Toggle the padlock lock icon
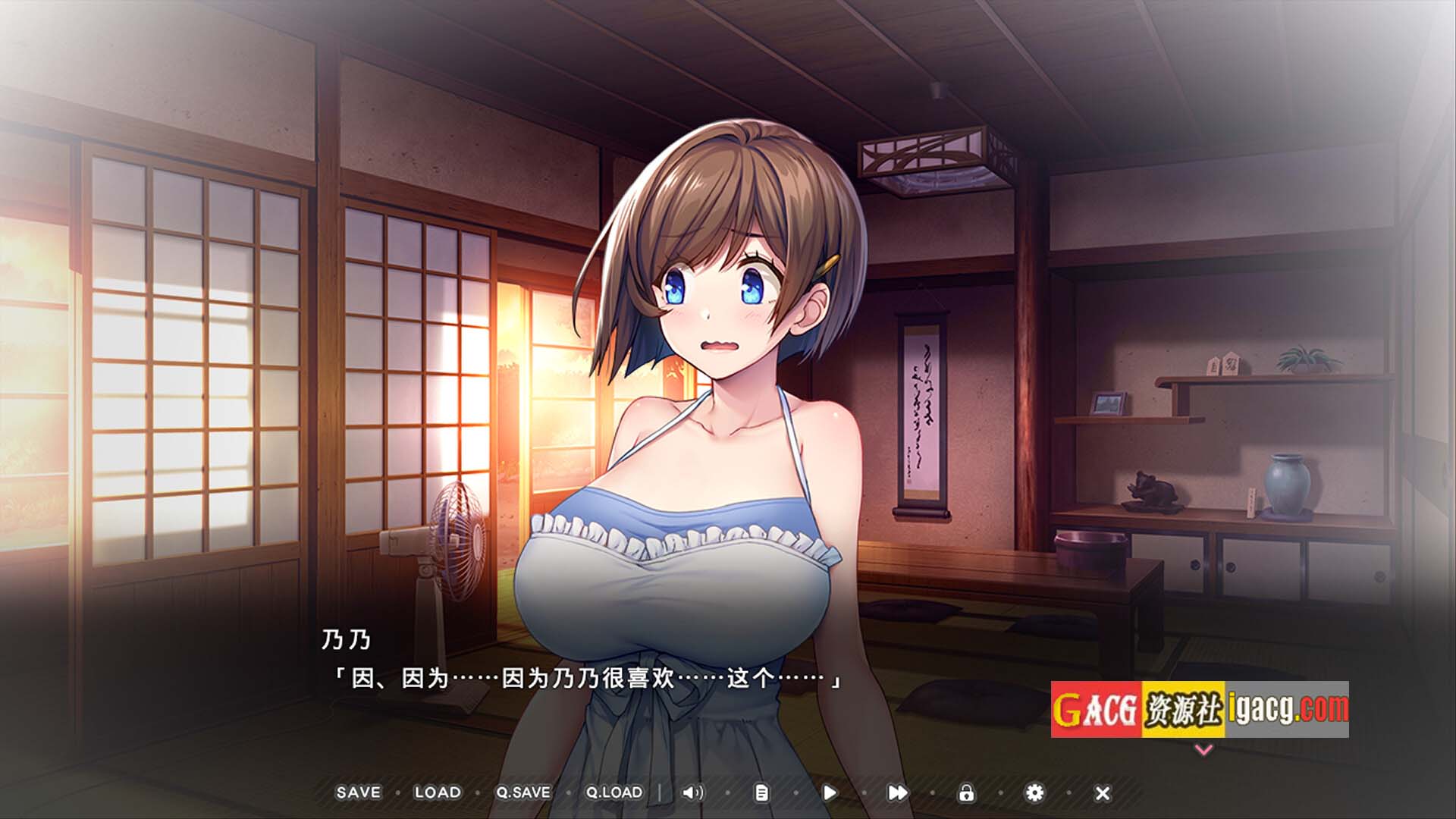 tap(966, 792)
